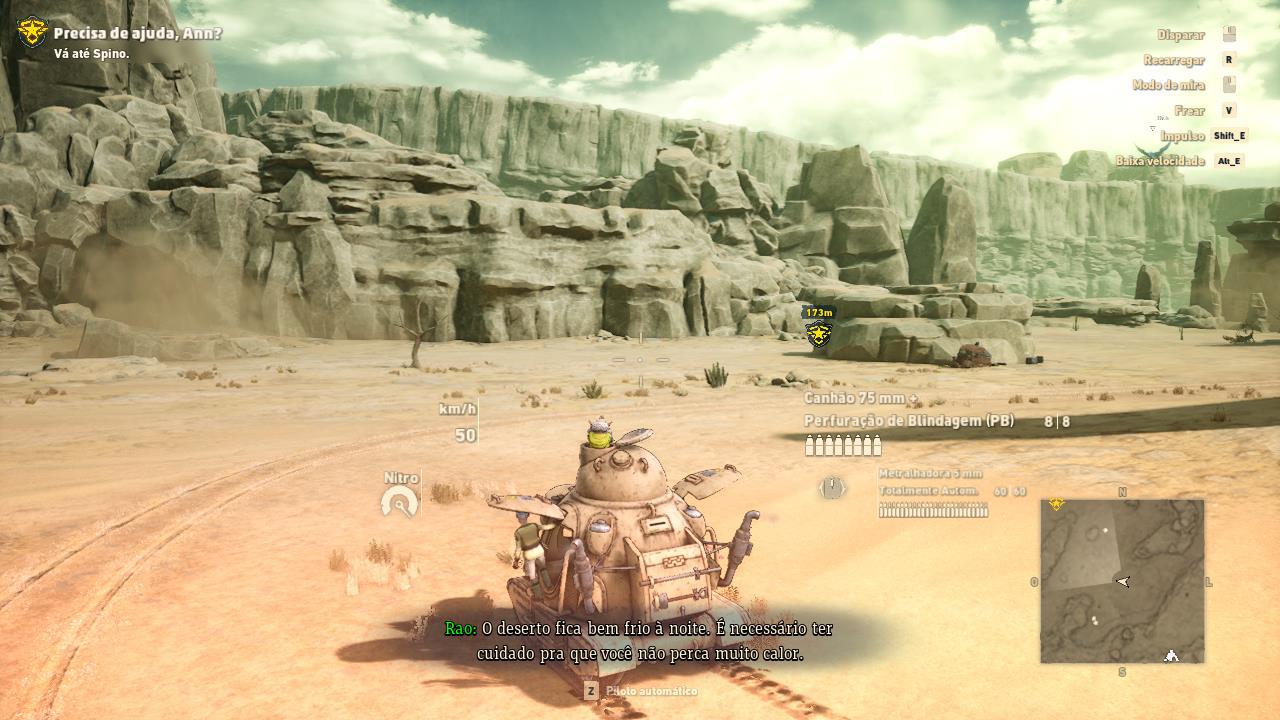1280x720 pixels.
Task: Select the "Precisa de ajuda, Ann?" quest tracker
Action: pos(137,33)
